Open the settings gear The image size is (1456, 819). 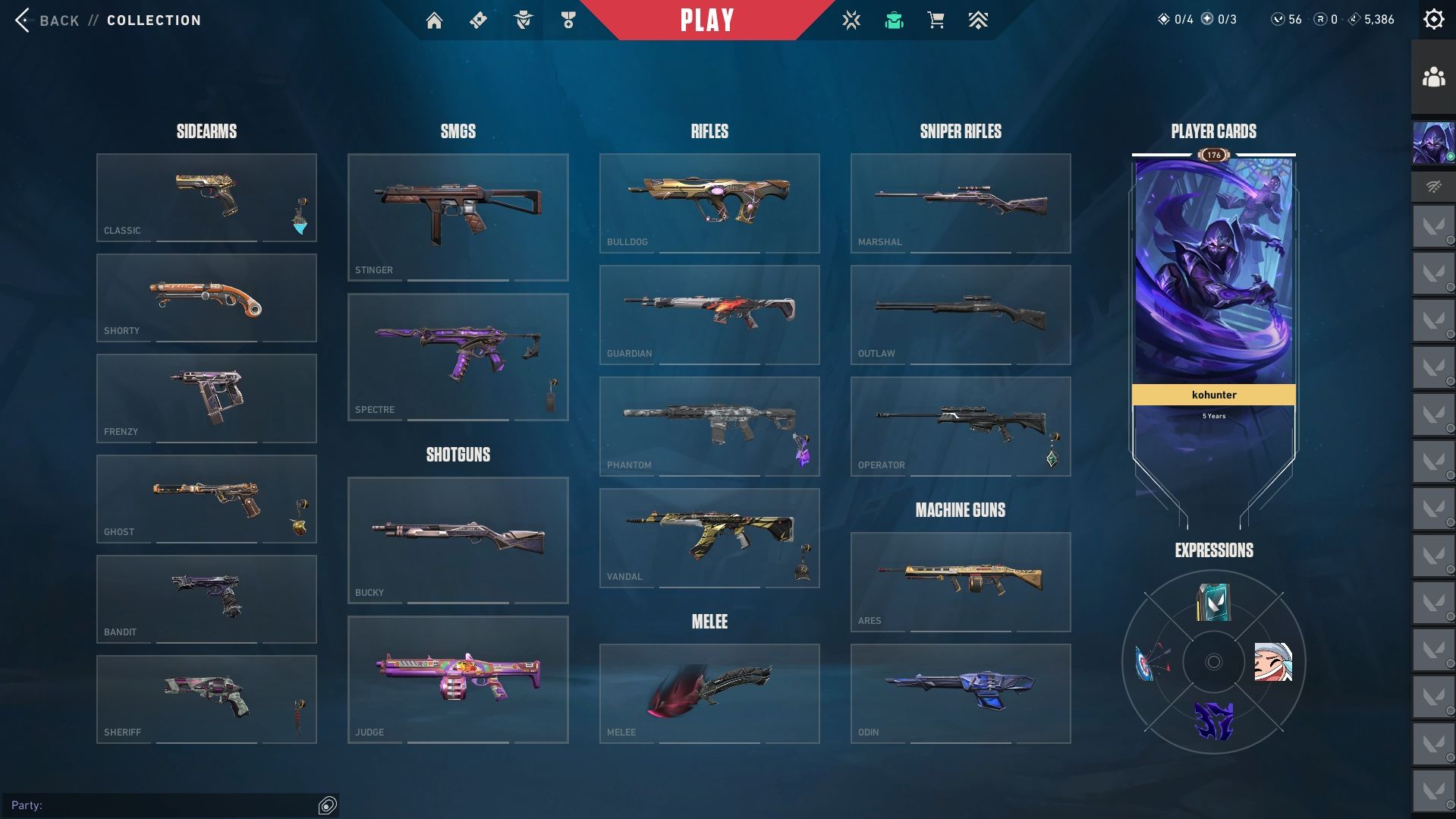point(1433,20)
